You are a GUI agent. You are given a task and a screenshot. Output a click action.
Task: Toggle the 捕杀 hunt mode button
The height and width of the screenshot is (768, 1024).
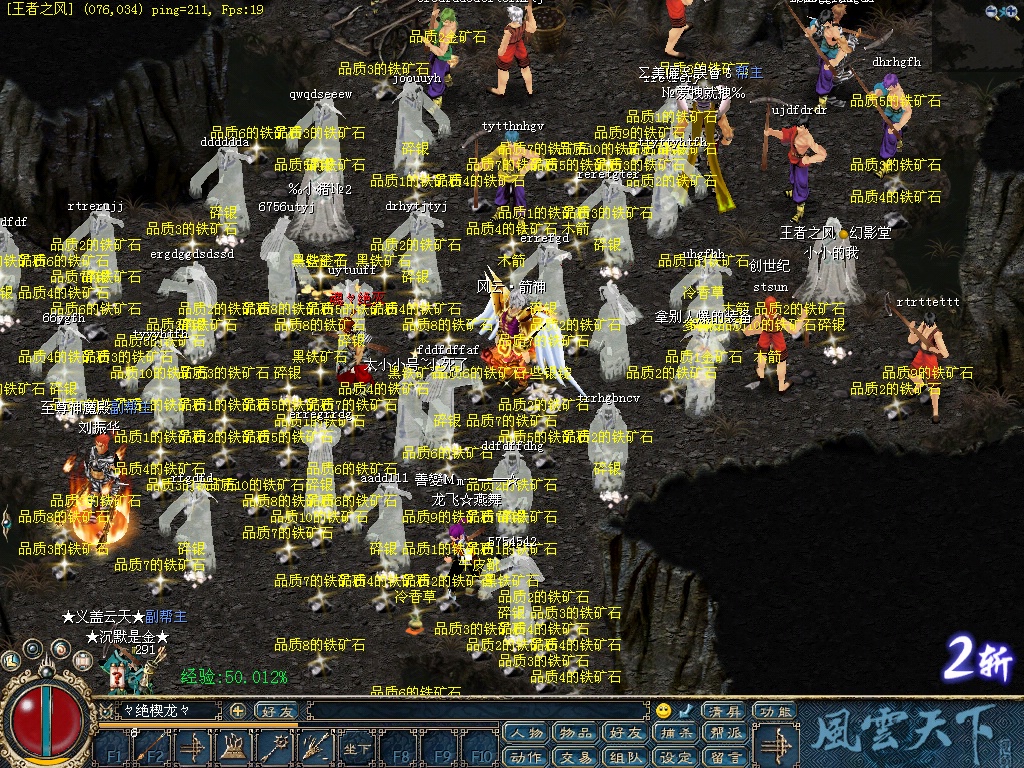coord(675,734)
